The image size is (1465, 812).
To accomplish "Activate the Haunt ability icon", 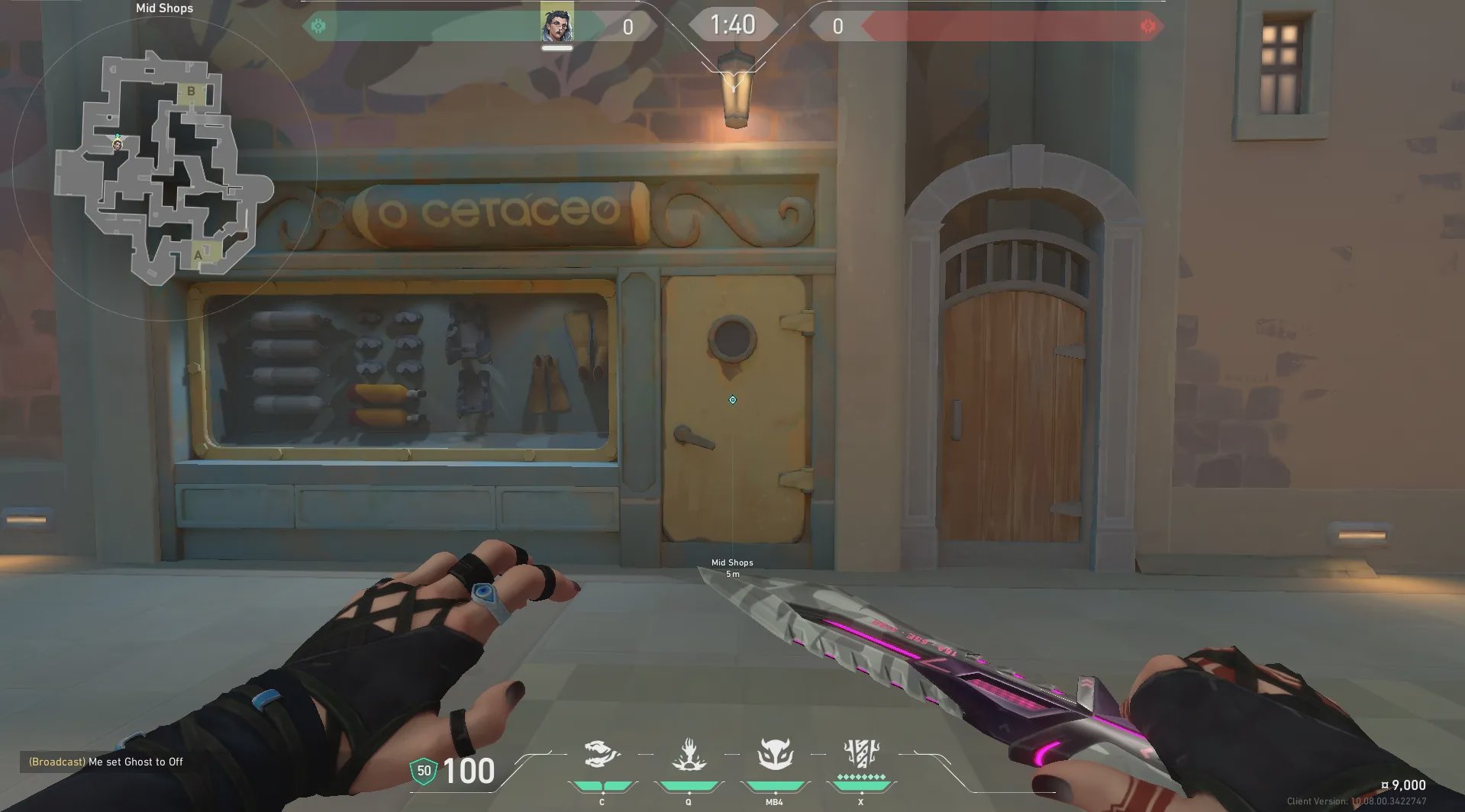I will pyautogui.click(x=774, y=756).
